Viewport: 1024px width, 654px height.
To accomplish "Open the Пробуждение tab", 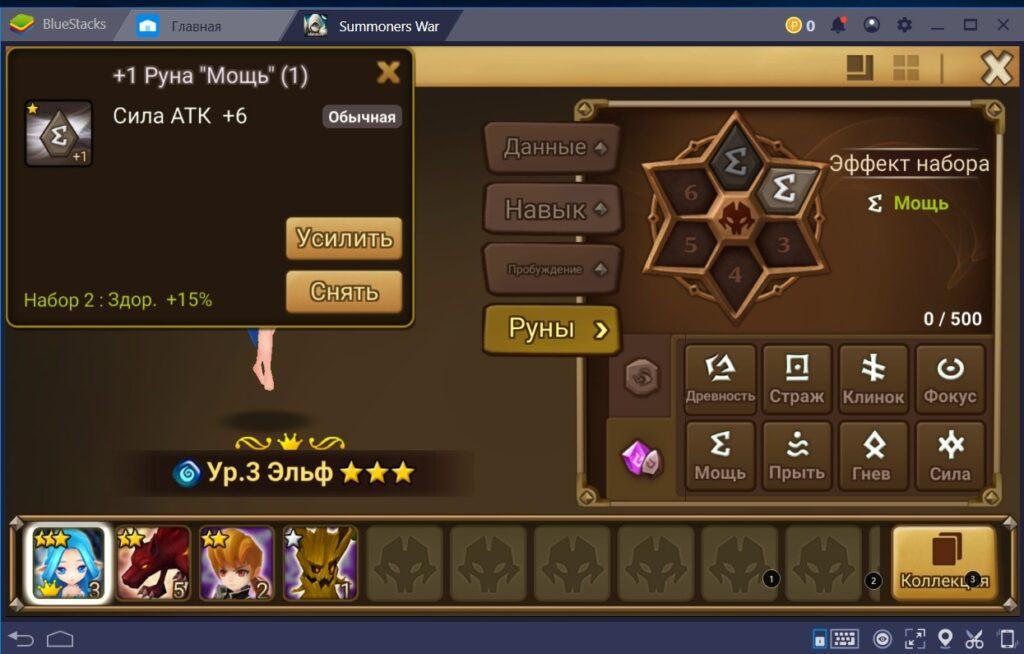I will 551,269.
